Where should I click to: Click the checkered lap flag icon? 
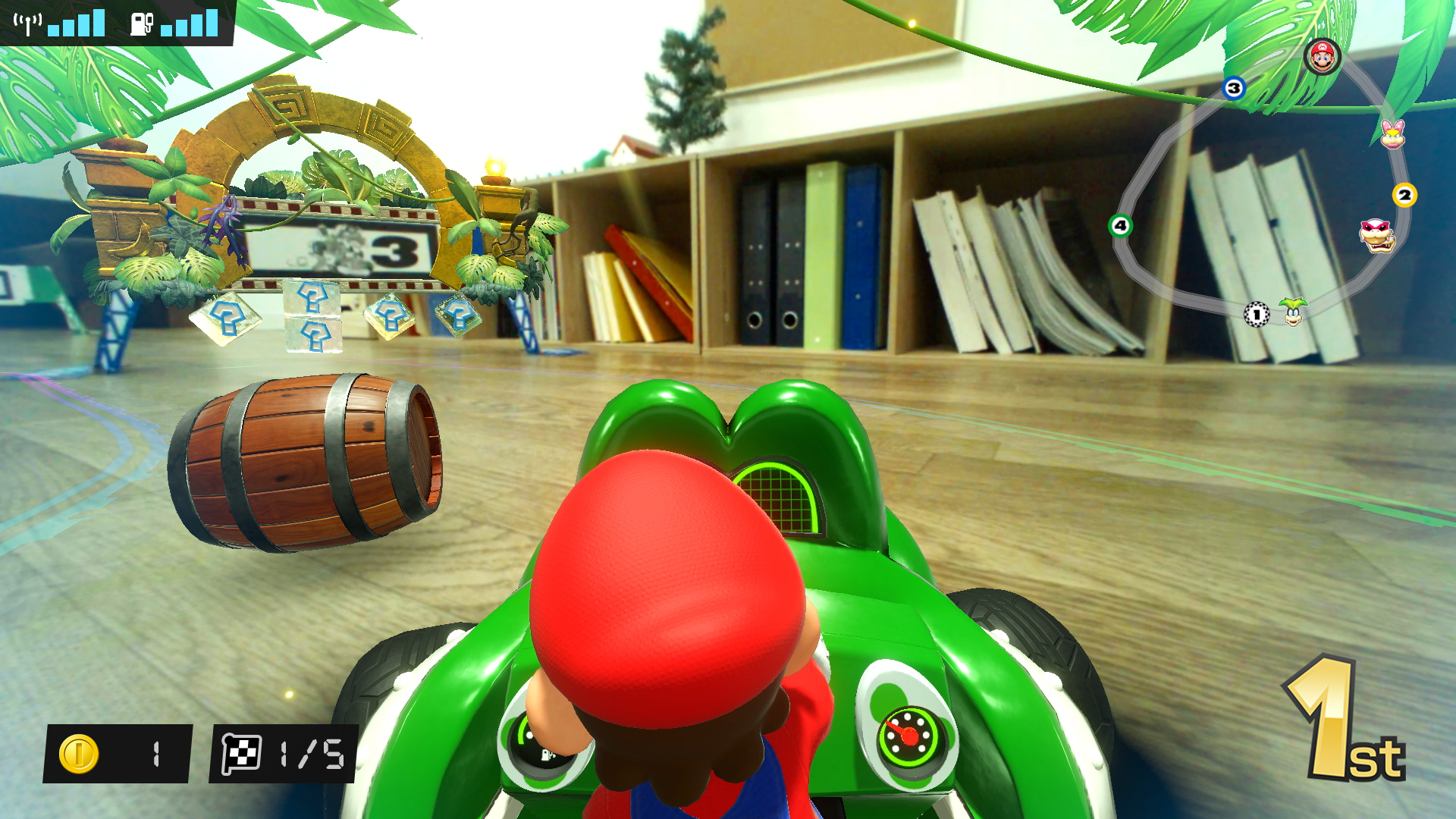[x=243, y=753]
